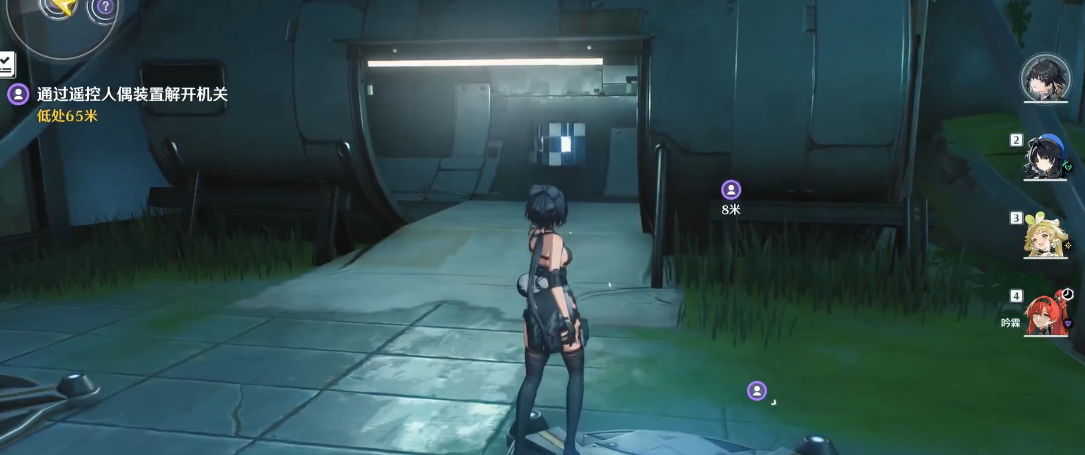Switch to red-haired Yinlin in slot 4
The width and height of the screenshot is (1085, 455).
(1047, 313)
